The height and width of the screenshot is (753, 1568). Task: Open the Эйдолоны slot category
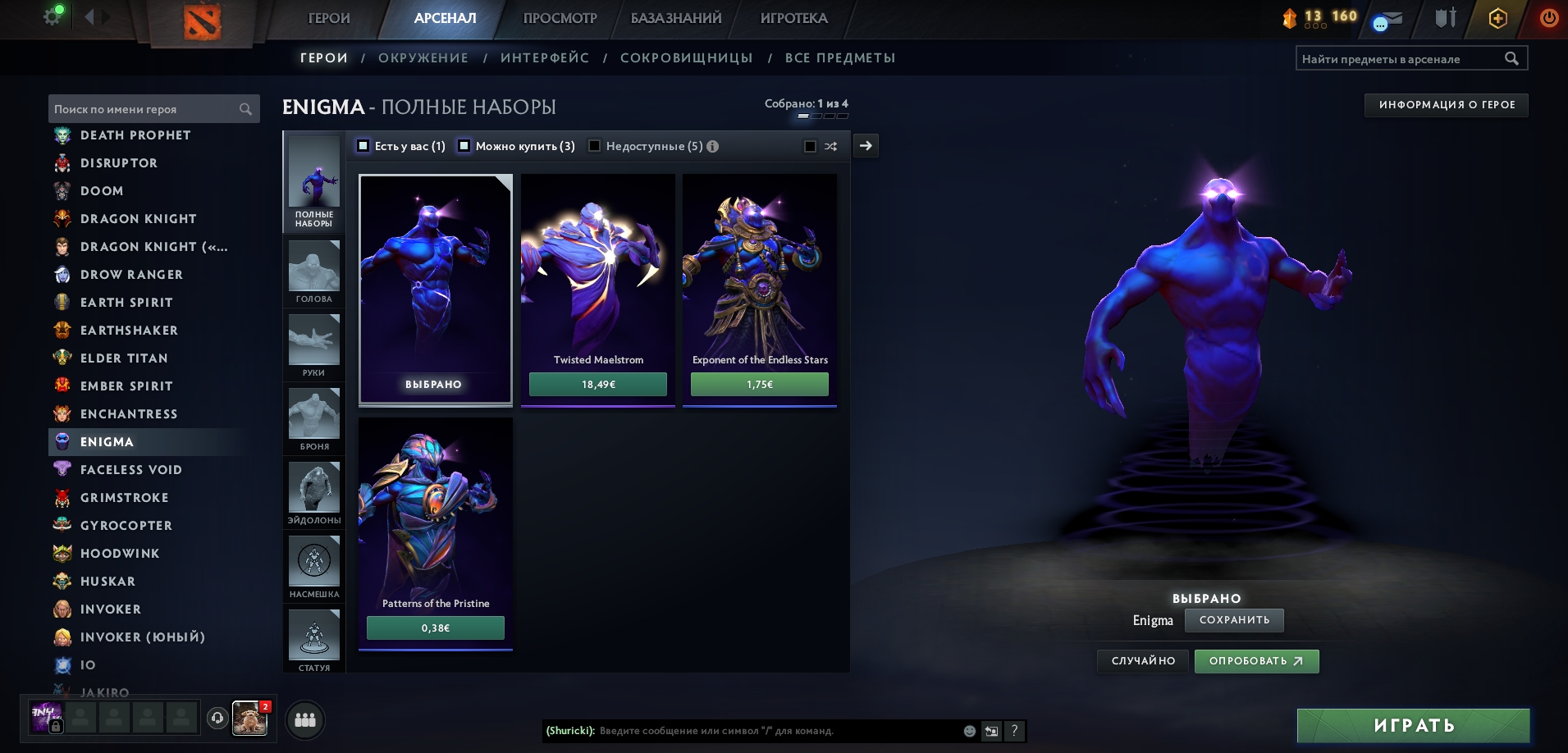[313, 493]
